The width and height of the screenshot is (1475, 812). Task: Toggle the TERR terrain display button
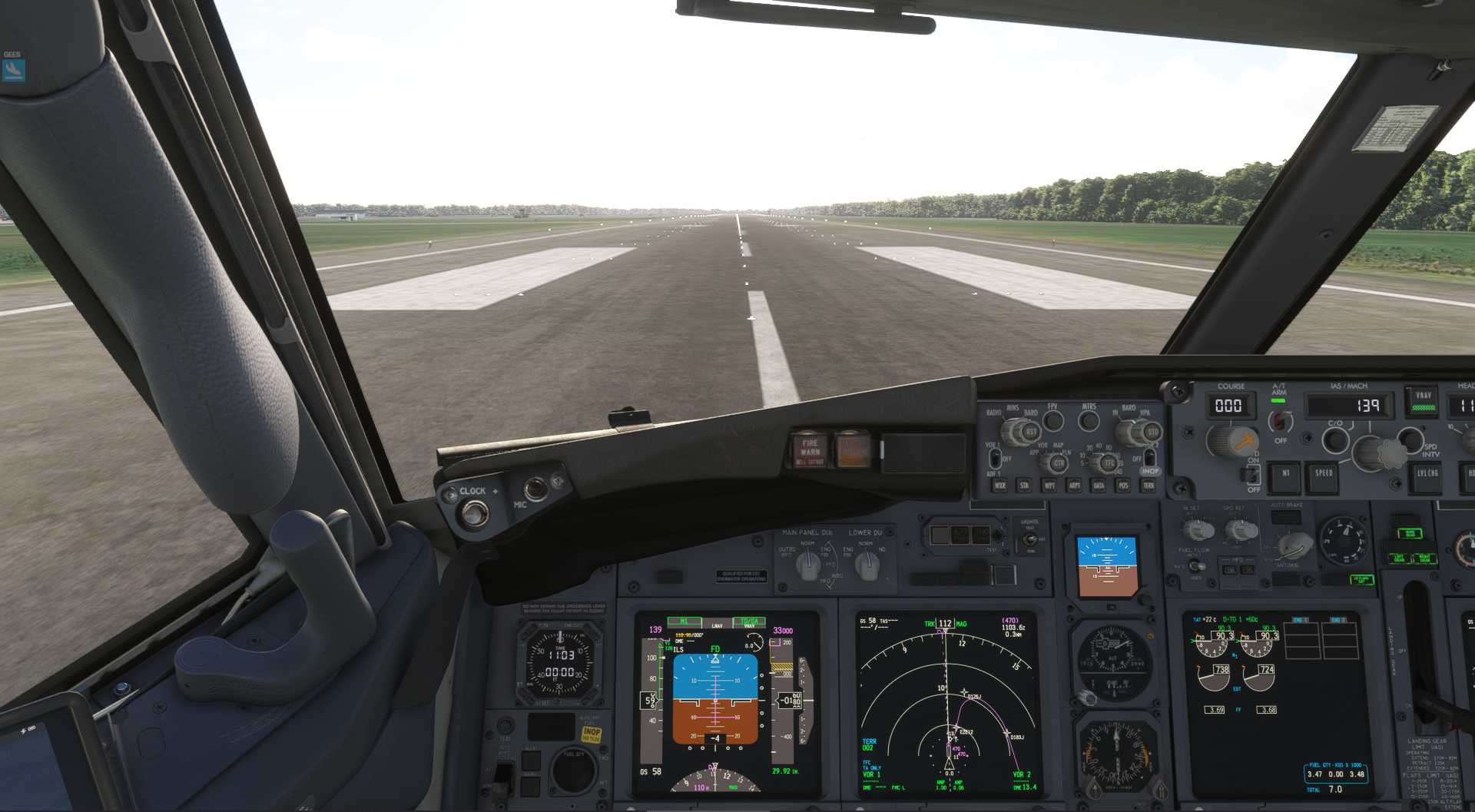point(1149,486)
